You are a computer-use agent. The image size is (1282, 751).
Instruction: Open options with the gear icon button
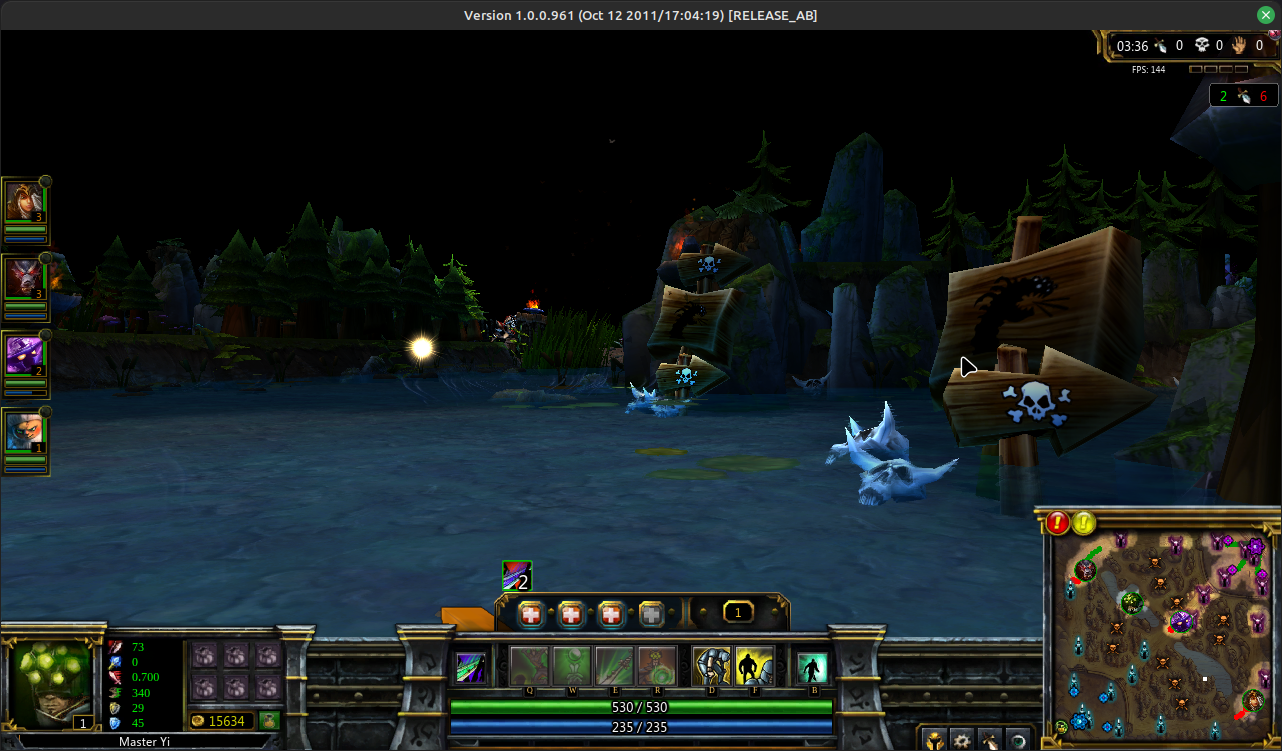point(961,741)
